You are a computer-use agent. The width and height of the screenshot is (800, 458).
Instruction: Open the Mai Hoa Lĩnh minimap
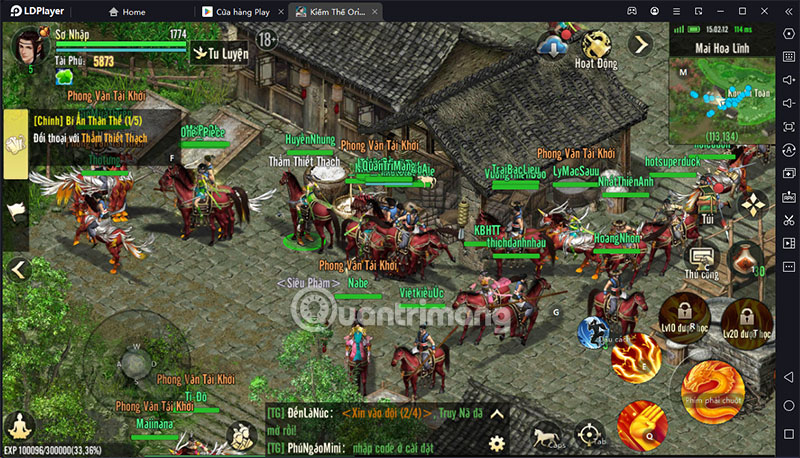click(x=720, y=92)
